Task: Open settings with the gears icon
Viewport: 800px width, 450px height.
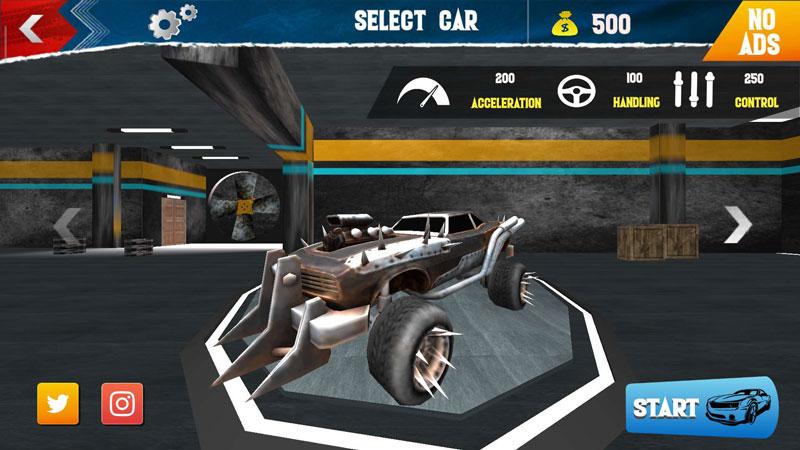Action: 172,21
